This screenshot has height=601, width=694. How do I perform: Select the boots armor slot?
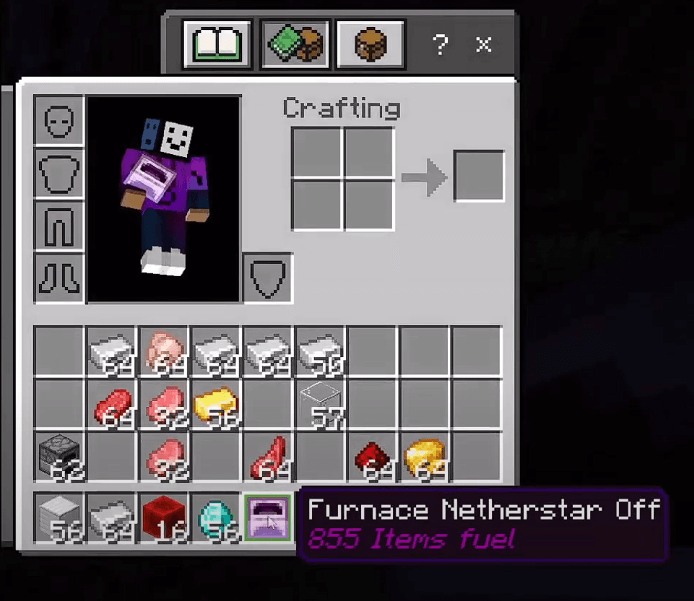pos(59,277)
